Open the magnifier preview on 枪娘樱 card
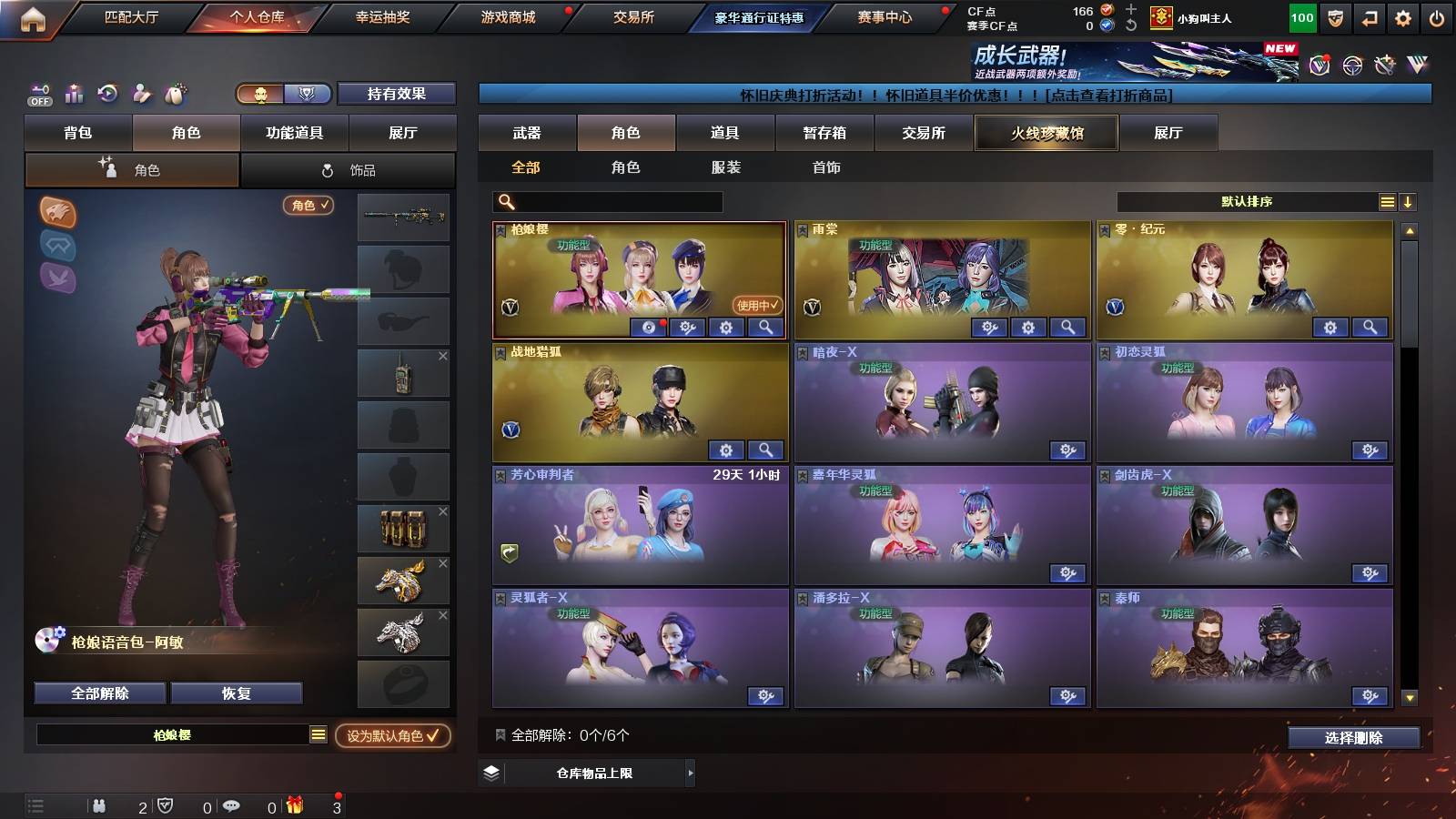 767,328
